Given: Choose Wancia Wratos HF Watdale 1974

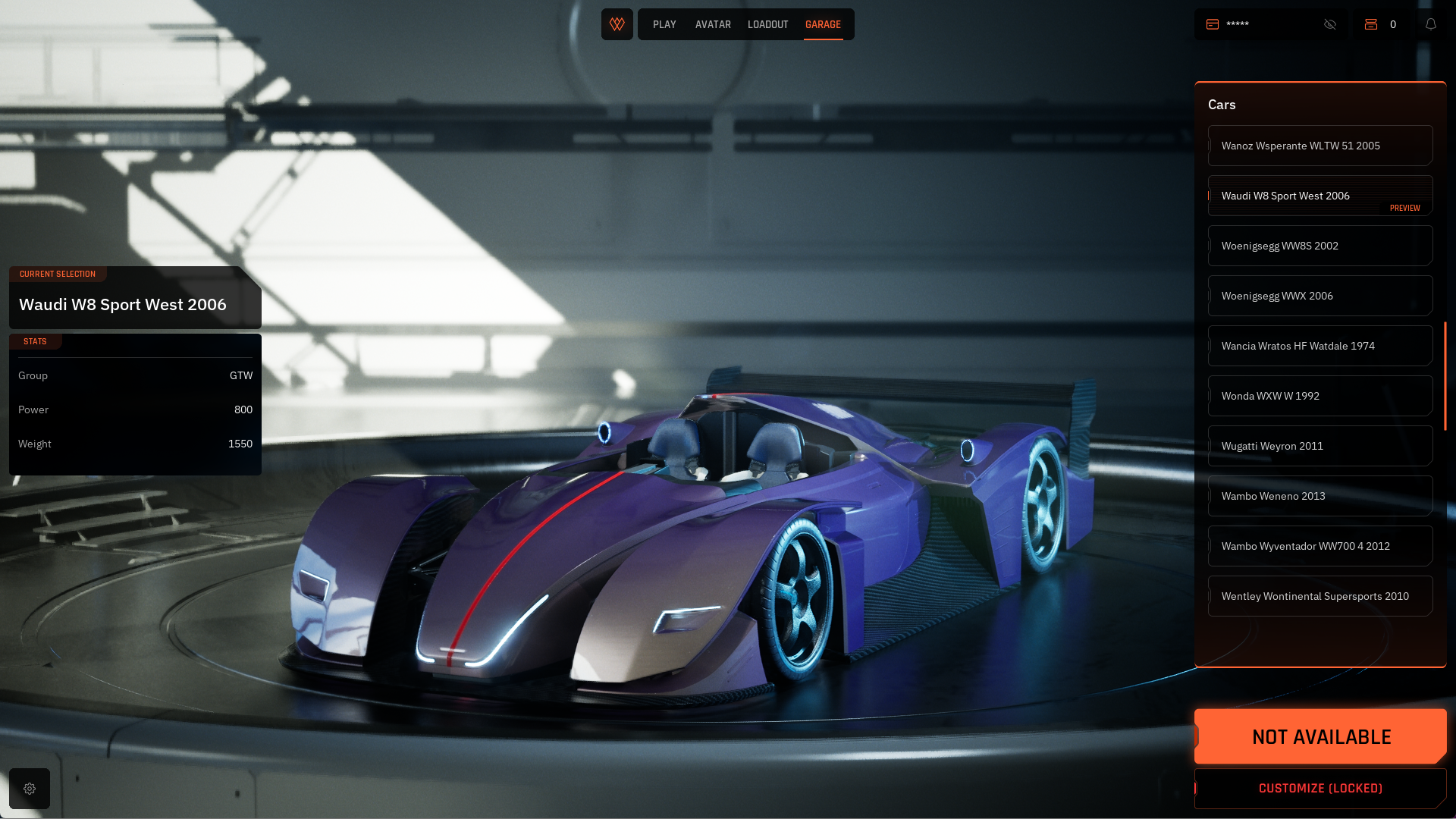Looking at the screenshot, I should [1319, 346].
